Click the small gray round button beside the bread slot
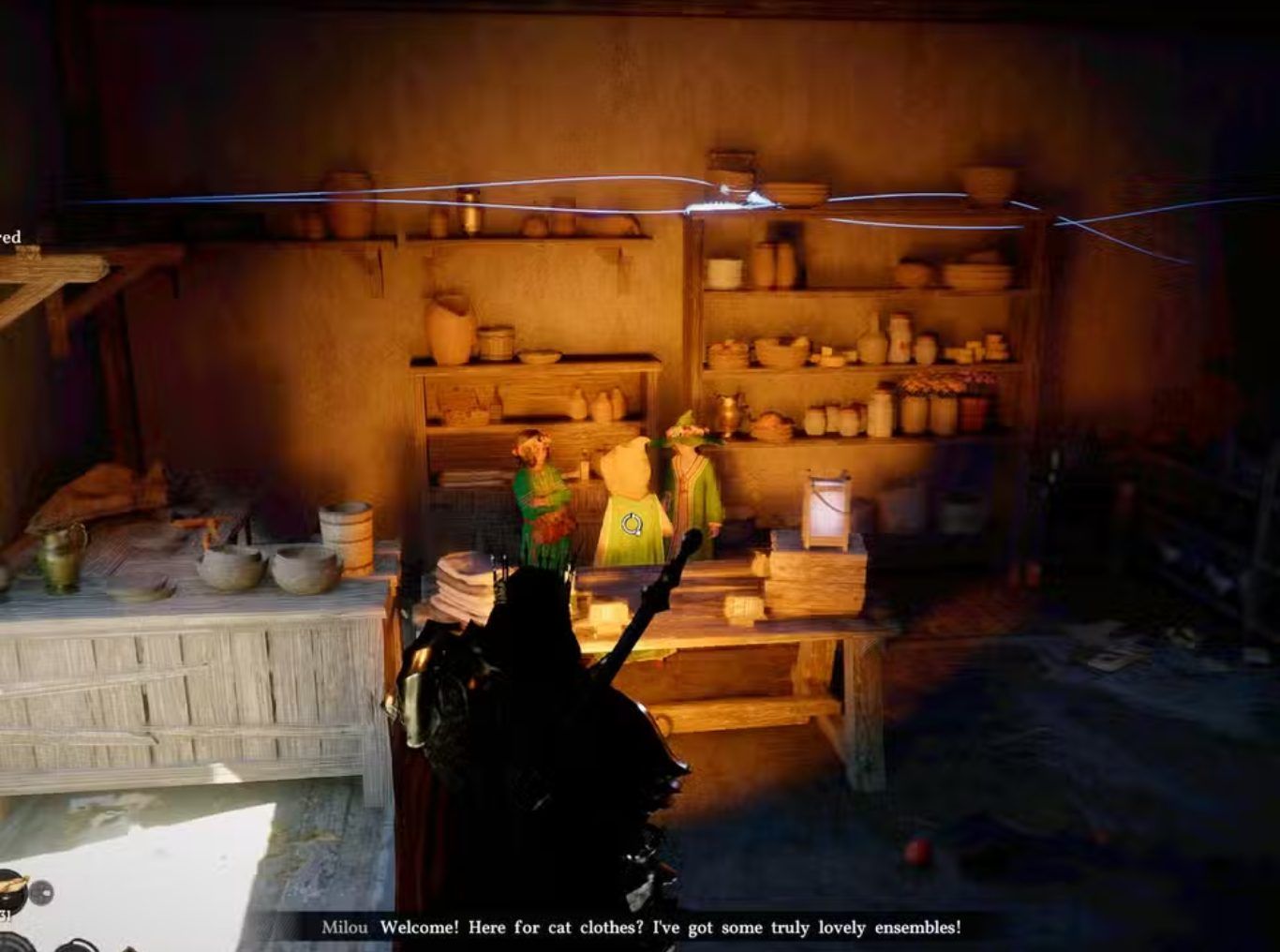The width and height of the screenshot is (1280, 952). [41, 892]
